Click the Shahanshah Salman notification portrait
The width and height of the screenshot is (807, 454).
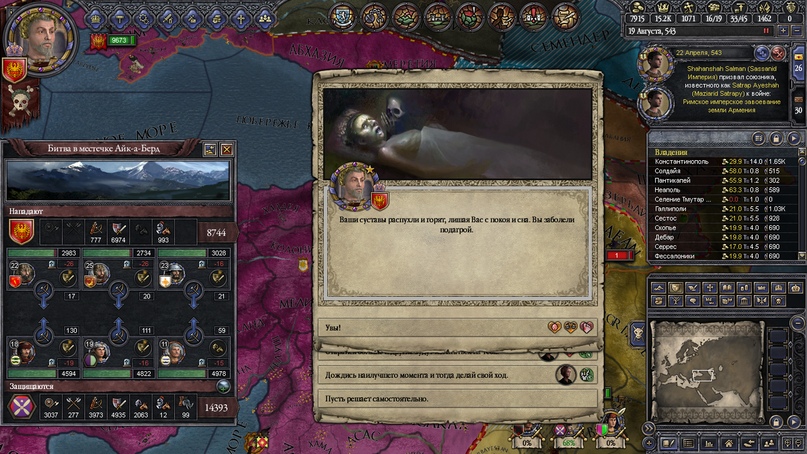coord(656,64)
